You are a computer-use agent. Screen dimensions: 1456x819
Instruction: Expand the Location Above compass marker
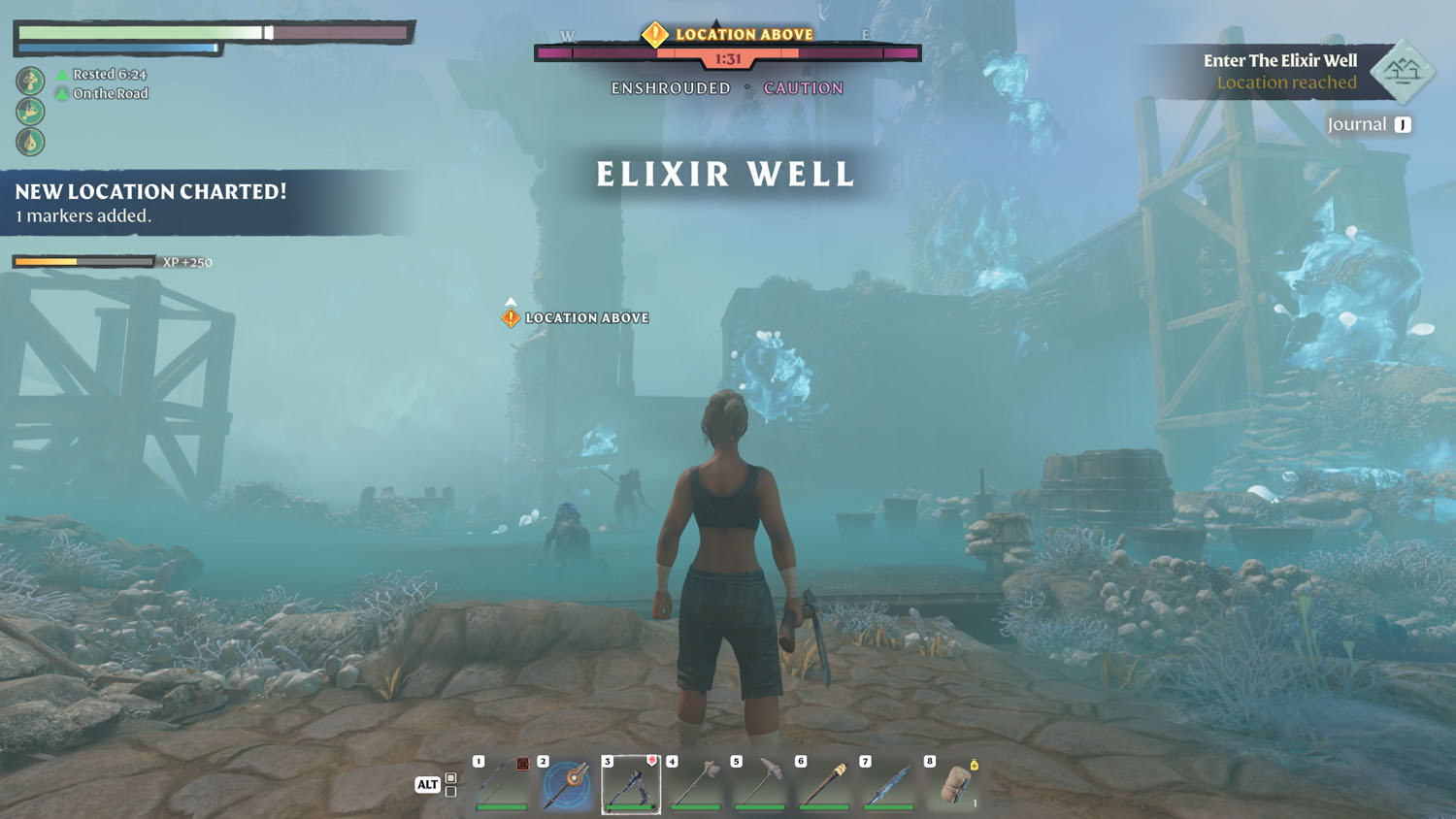click(727, 34)
